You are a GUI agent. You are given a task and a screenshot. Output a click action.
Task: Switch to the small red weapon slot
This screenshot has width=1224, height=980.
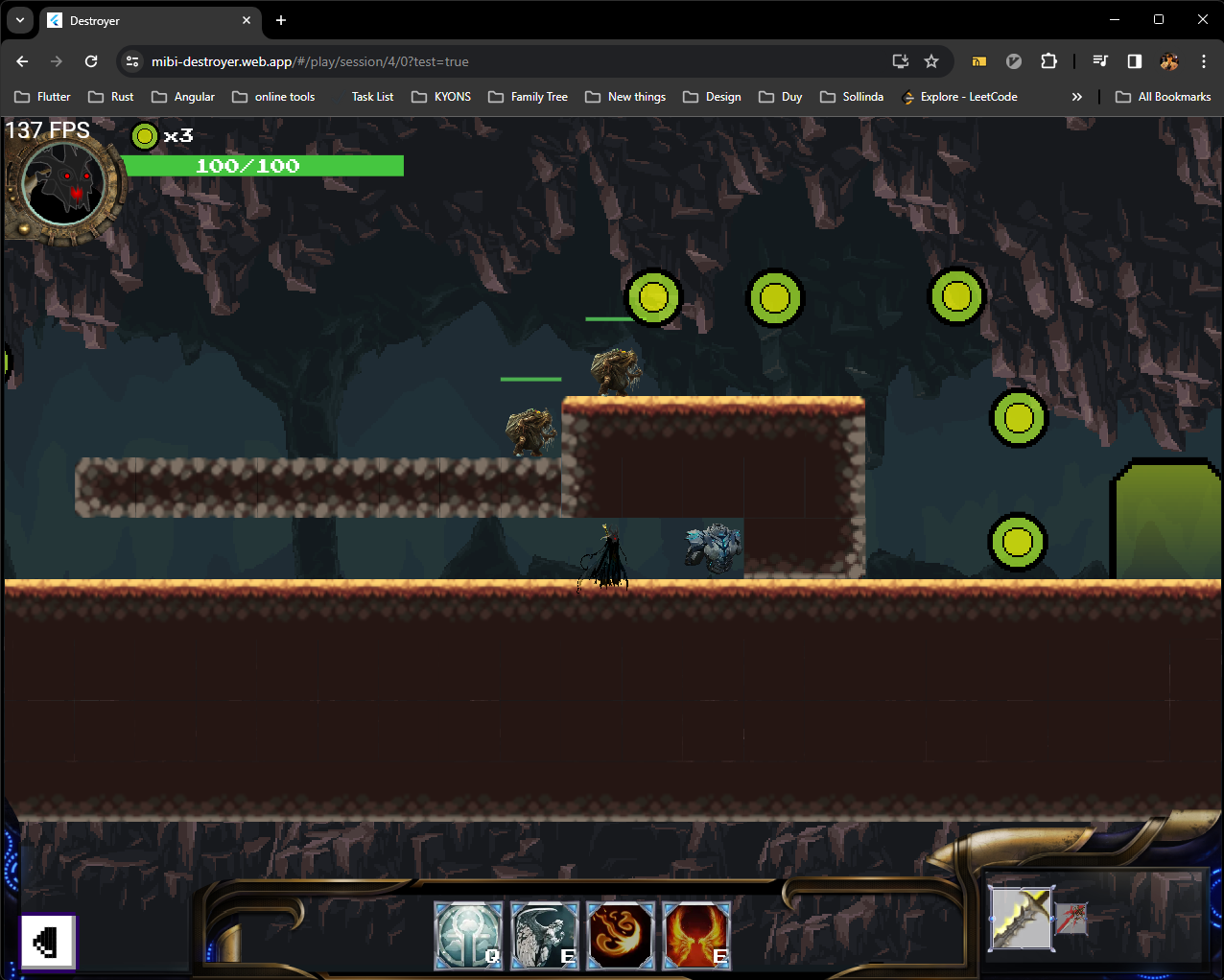click(1071, 918)
